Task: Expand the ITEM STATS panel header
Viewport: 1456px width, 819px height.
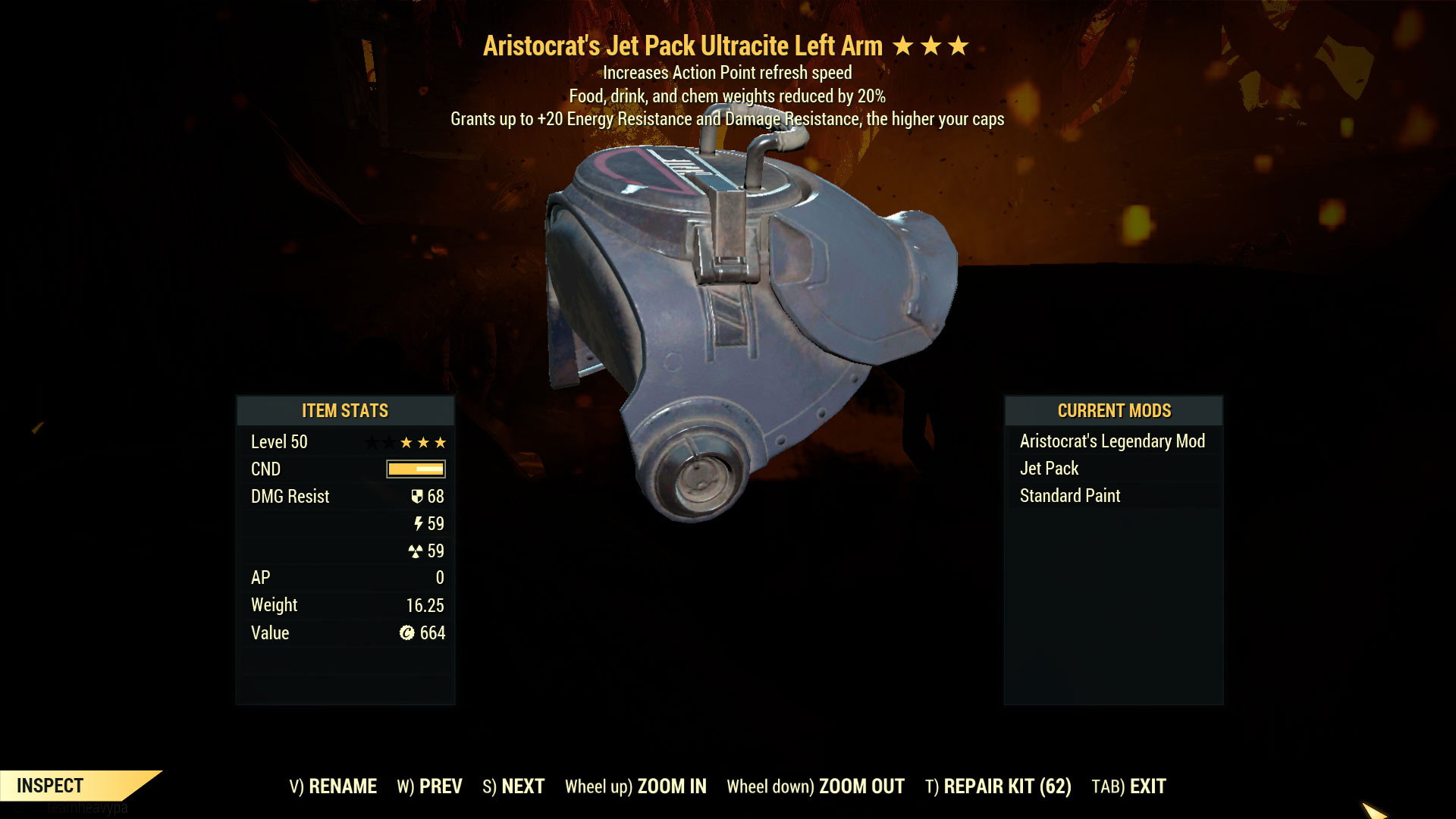Action: pyautogui.click(x=344, y=410)
